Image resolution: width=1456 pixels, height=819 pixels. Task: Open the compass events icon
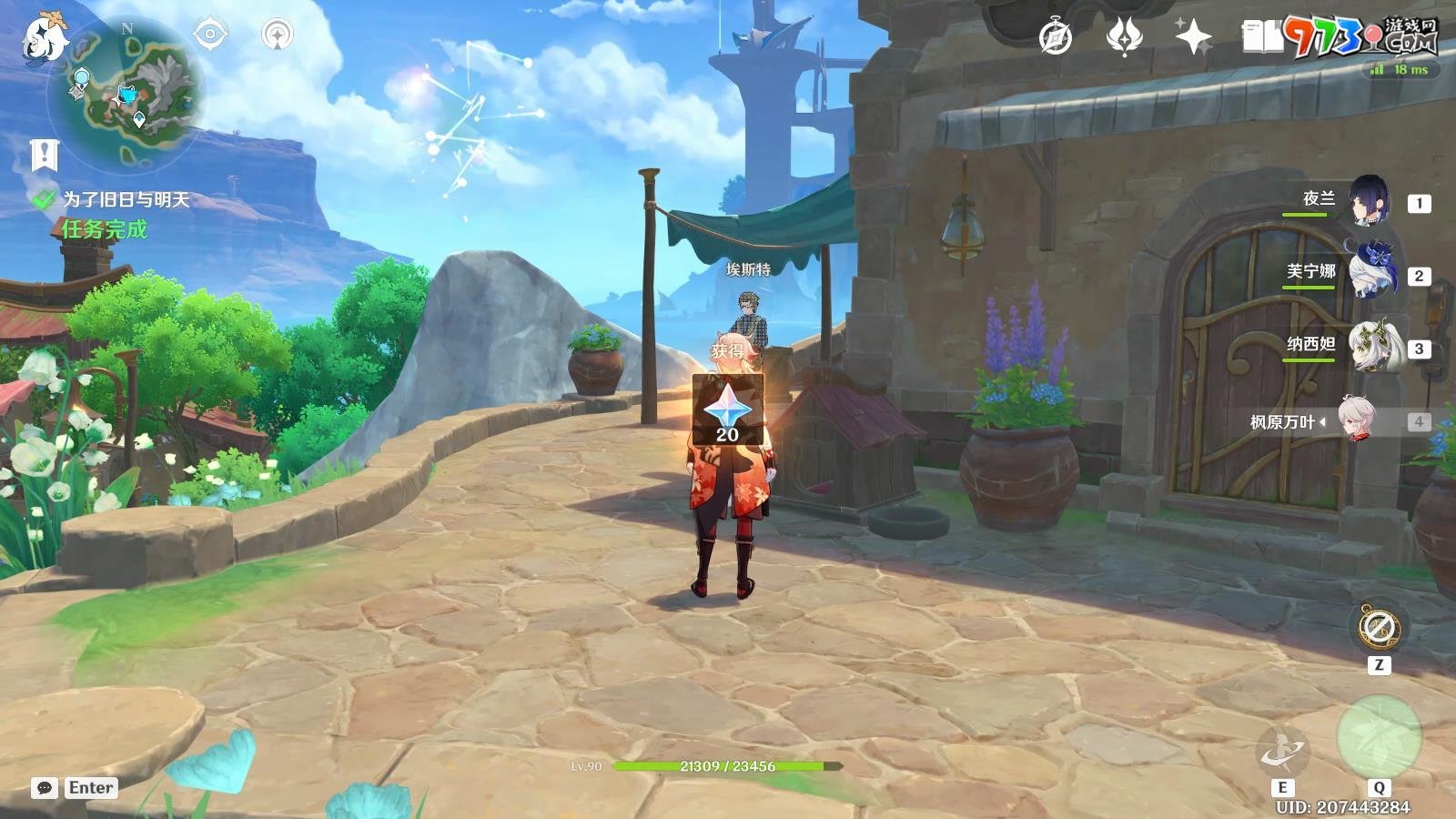coord(1056,37)
